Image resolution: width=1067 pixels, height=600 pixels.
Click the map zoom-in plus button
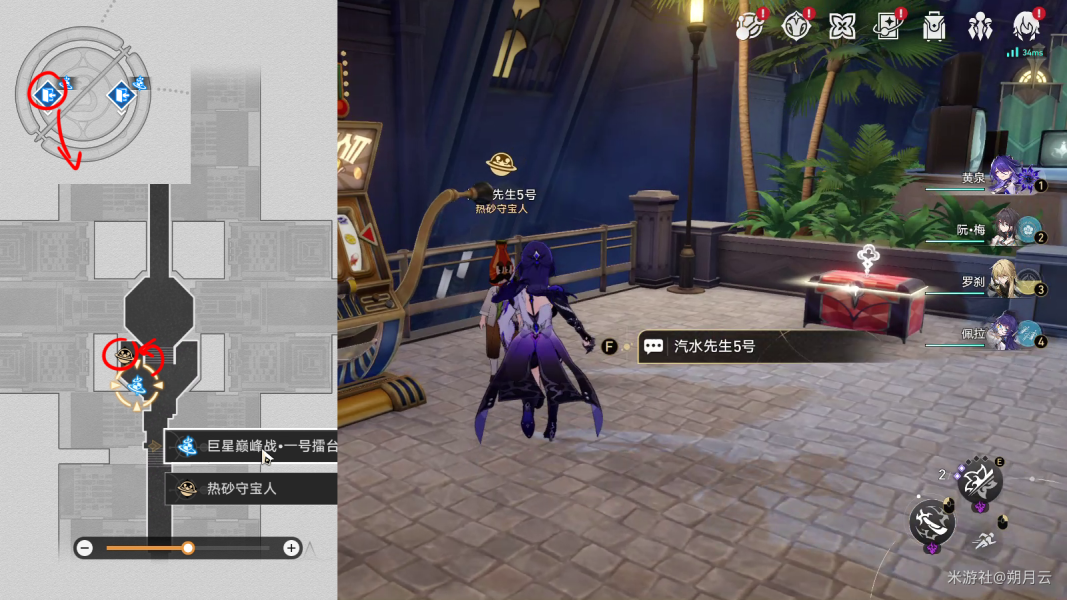coord(291,548)
